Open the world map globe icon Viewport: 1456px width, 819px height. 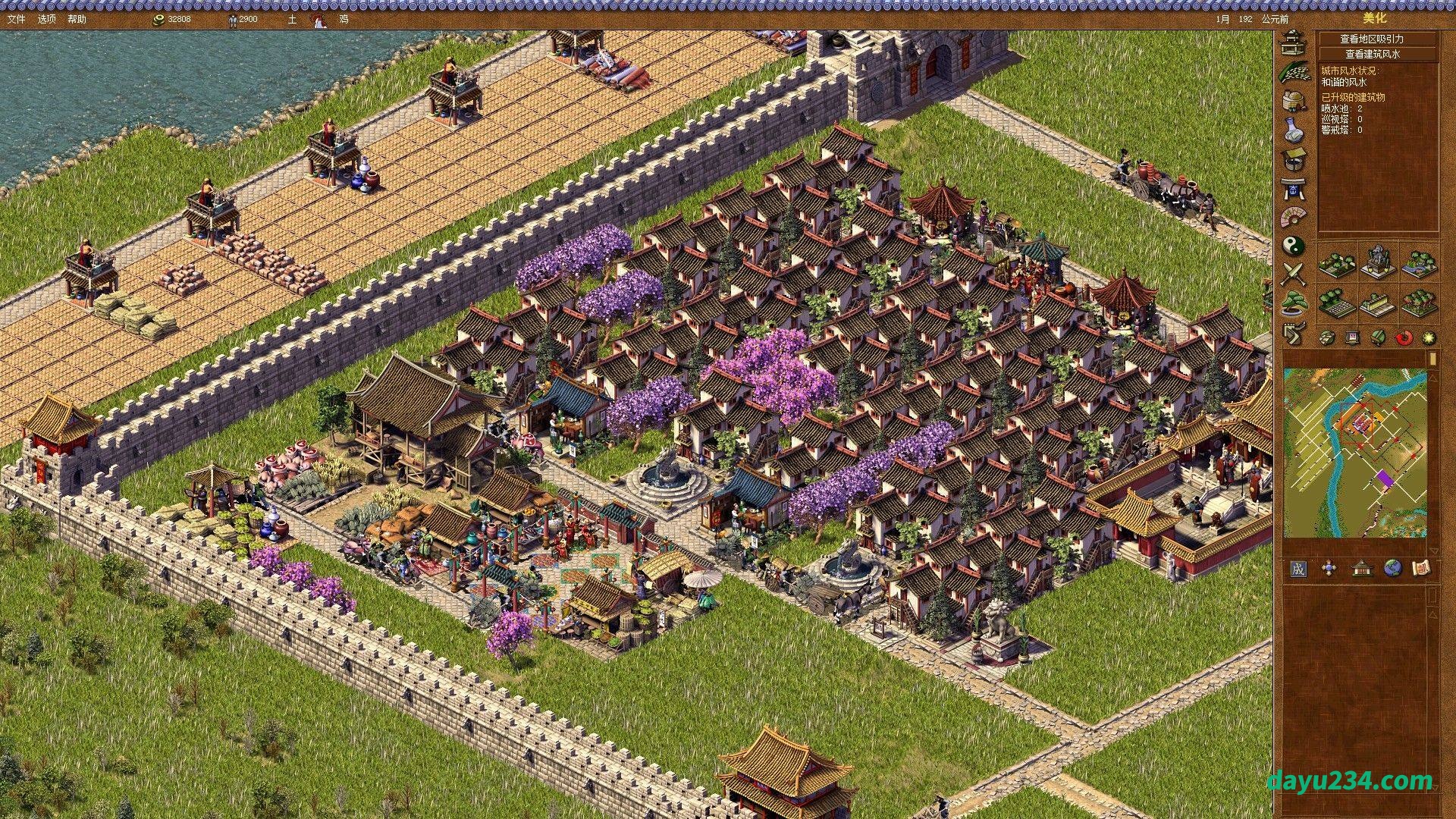[x=1392, y=569]
